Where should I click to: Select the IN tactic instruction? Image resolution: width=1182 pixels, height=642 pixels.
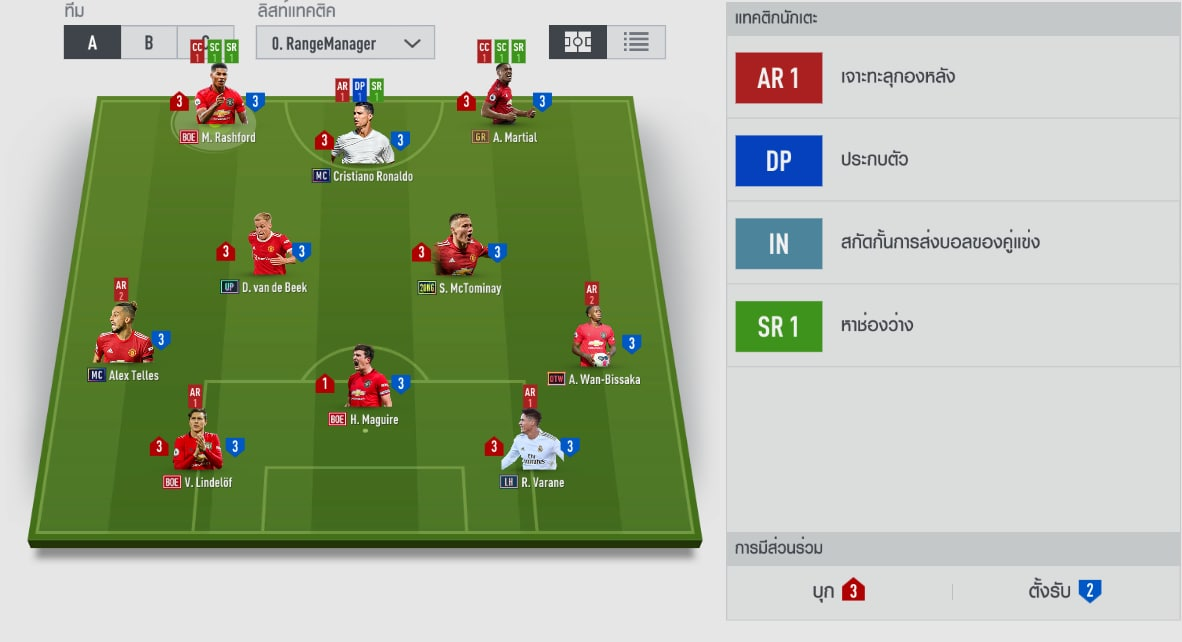point(778,244)
